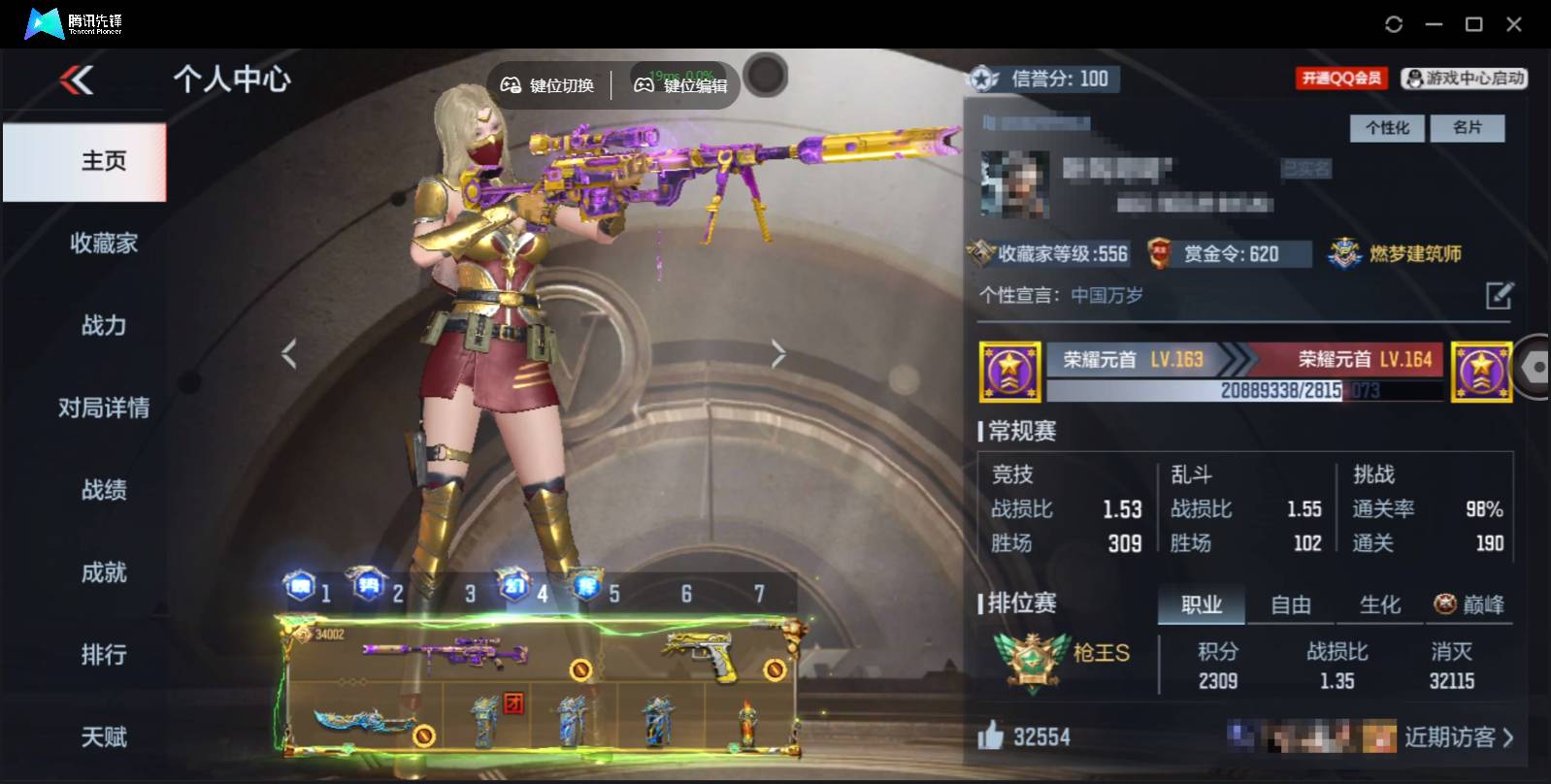The width and height of the screenshot is (1551, 784).
Task: Open the 天赋 talents page
Action: coord(103,737)
